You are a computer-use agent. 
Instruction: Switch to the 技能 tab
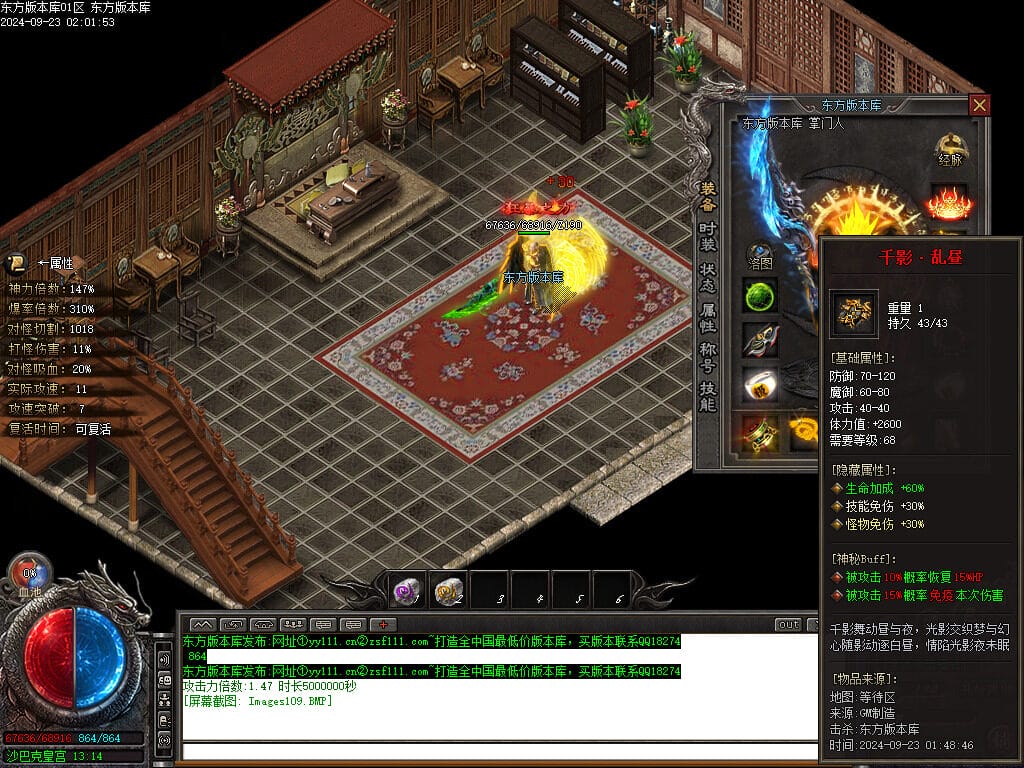click(708, 397)
